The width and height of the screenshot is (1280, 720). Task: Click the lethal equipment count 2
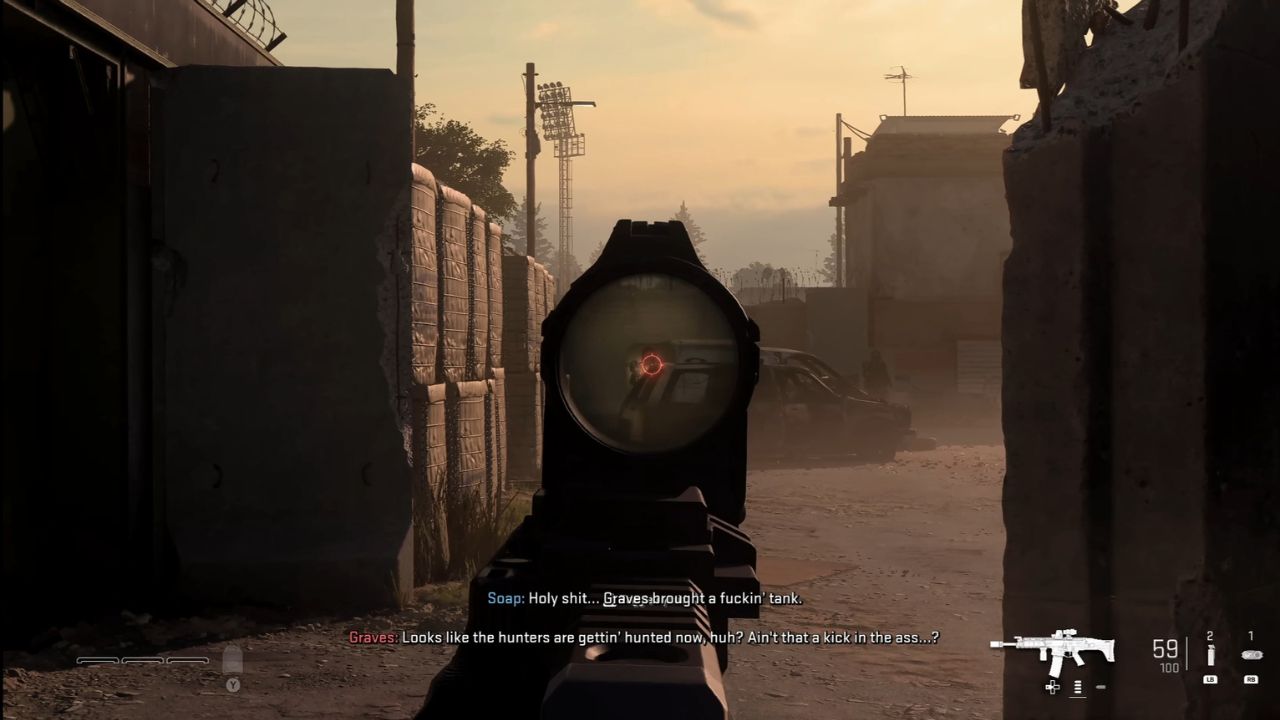tap(1210, 635)
